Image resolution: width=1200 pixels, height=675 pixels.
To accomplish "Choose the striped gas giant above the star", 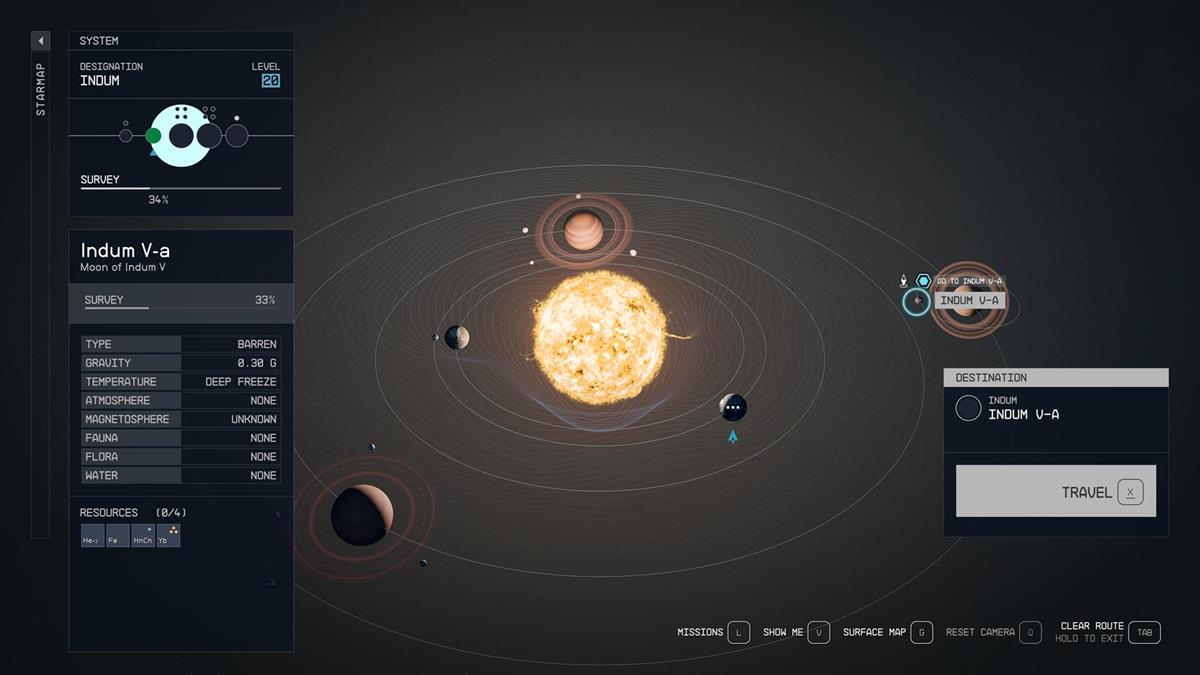I will 583,231.
